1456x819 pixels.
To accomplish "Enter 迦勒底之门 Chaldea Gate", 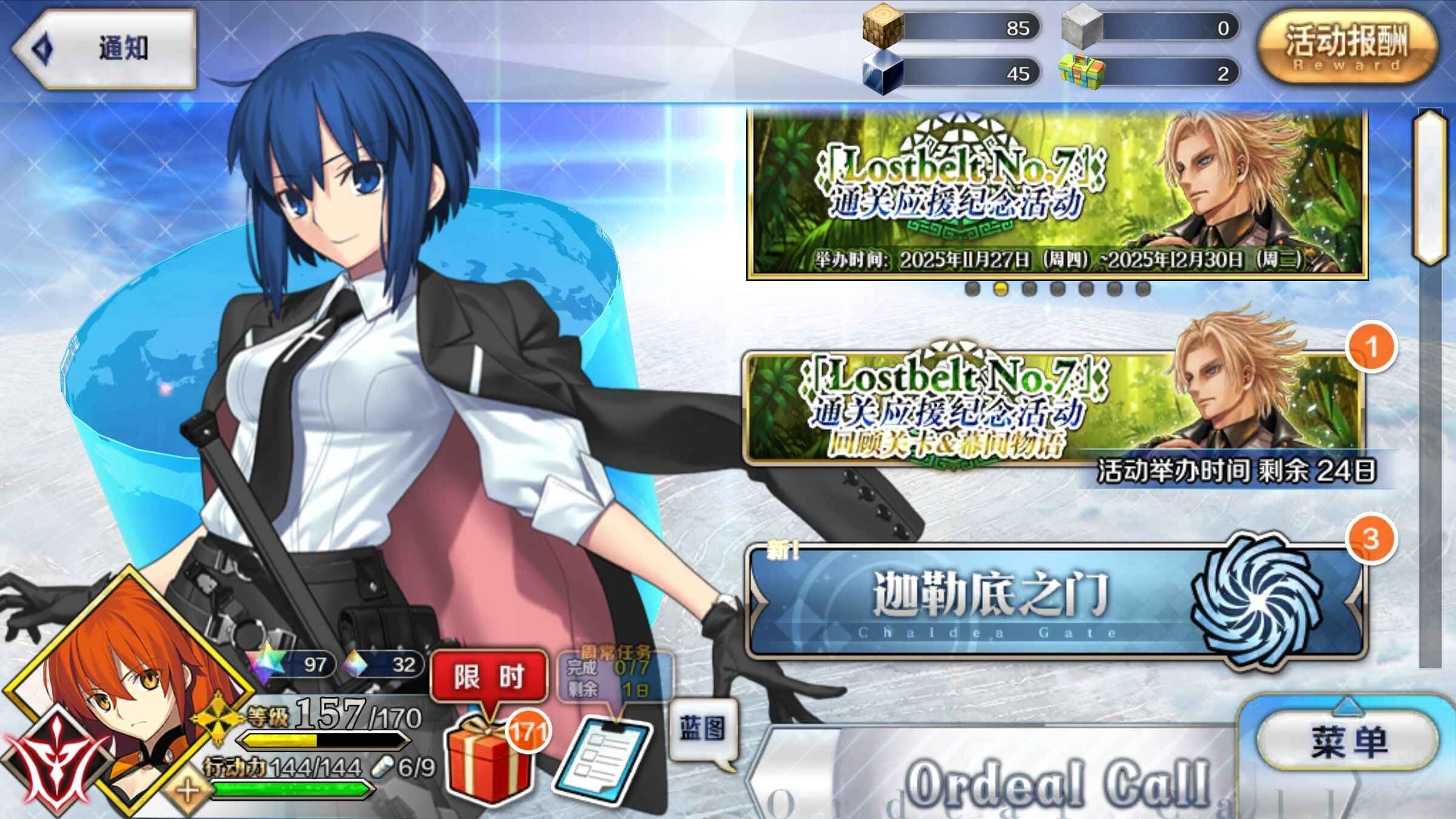I will coord(1056,601).
